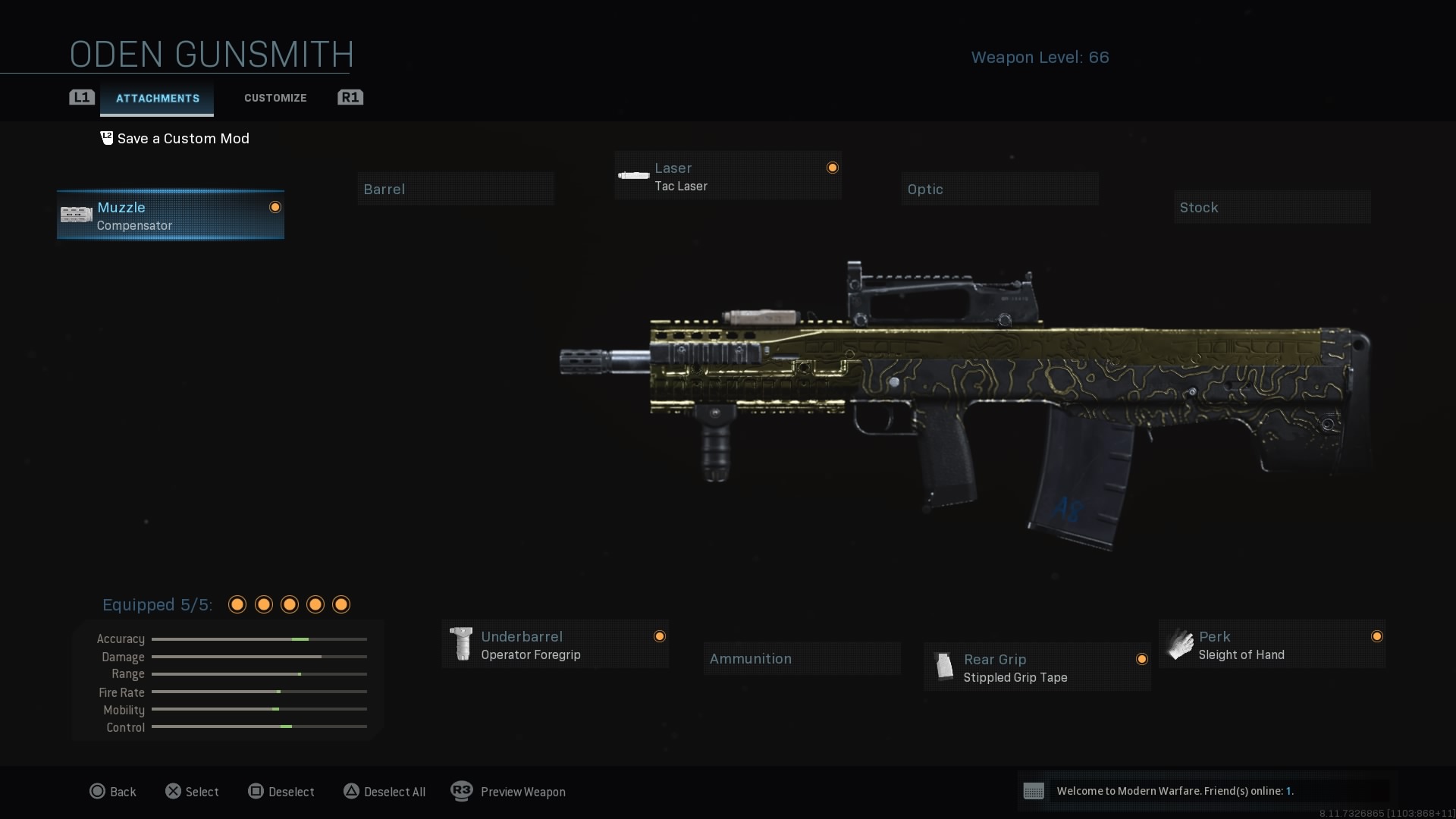Select the Sleight of Hand perk icon
This screenshot has height=819, width=1456.
[x=1180, y=644]
